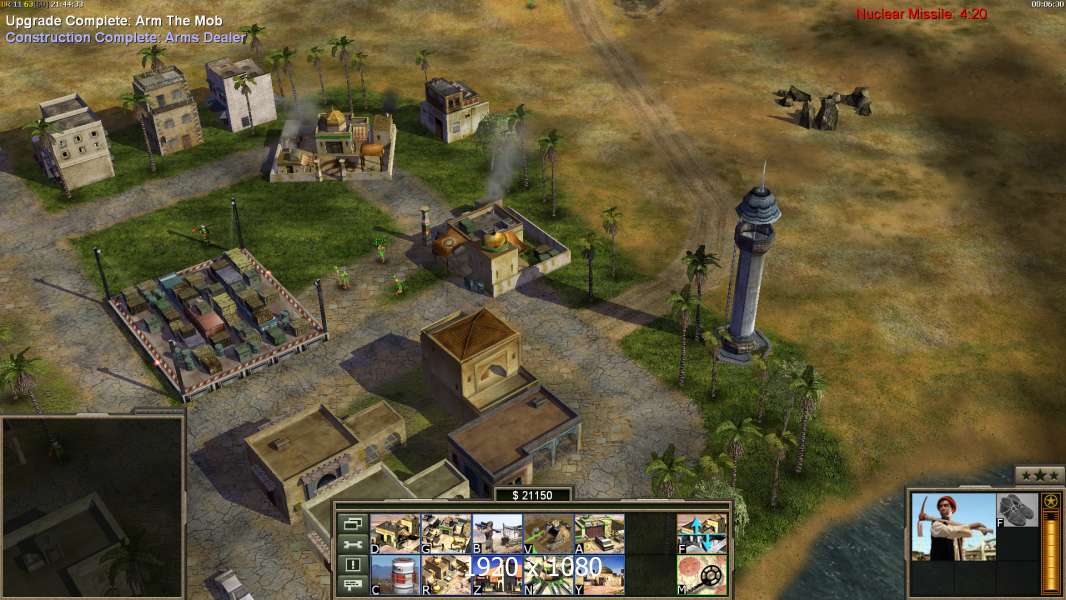Image resolution: width=1066 pixels, height=600 pixels.
Task: Select the worker shoes upgrade icon
Action: [1018, 510]
